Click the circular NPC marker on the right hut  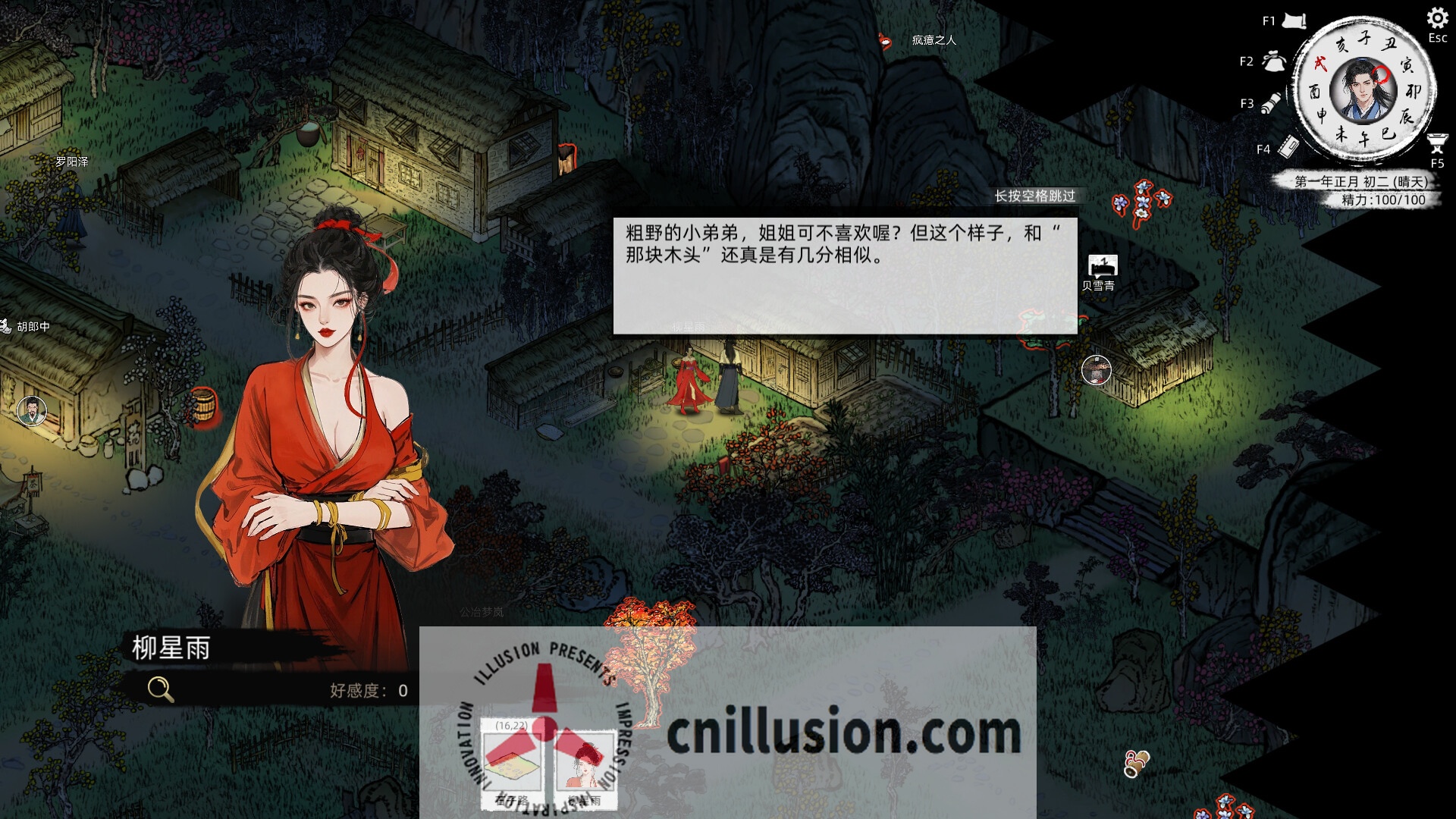click(1097, 372)
